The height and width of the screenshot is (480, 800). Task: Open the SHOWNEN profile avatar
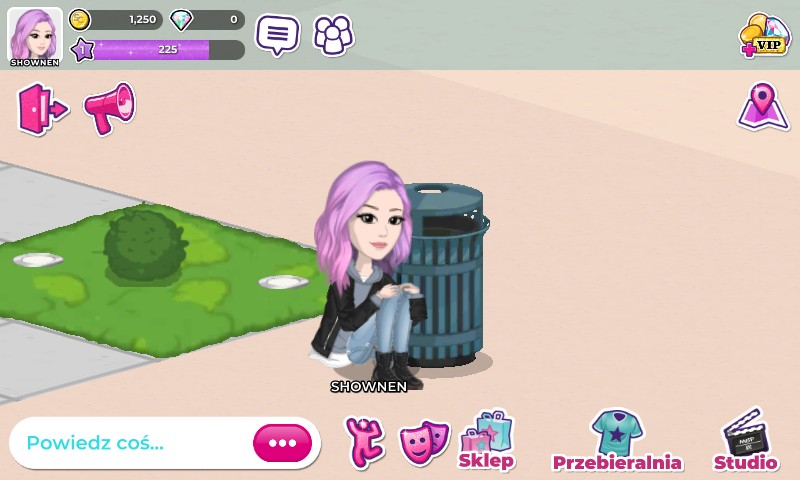click(x=35, y=36)
